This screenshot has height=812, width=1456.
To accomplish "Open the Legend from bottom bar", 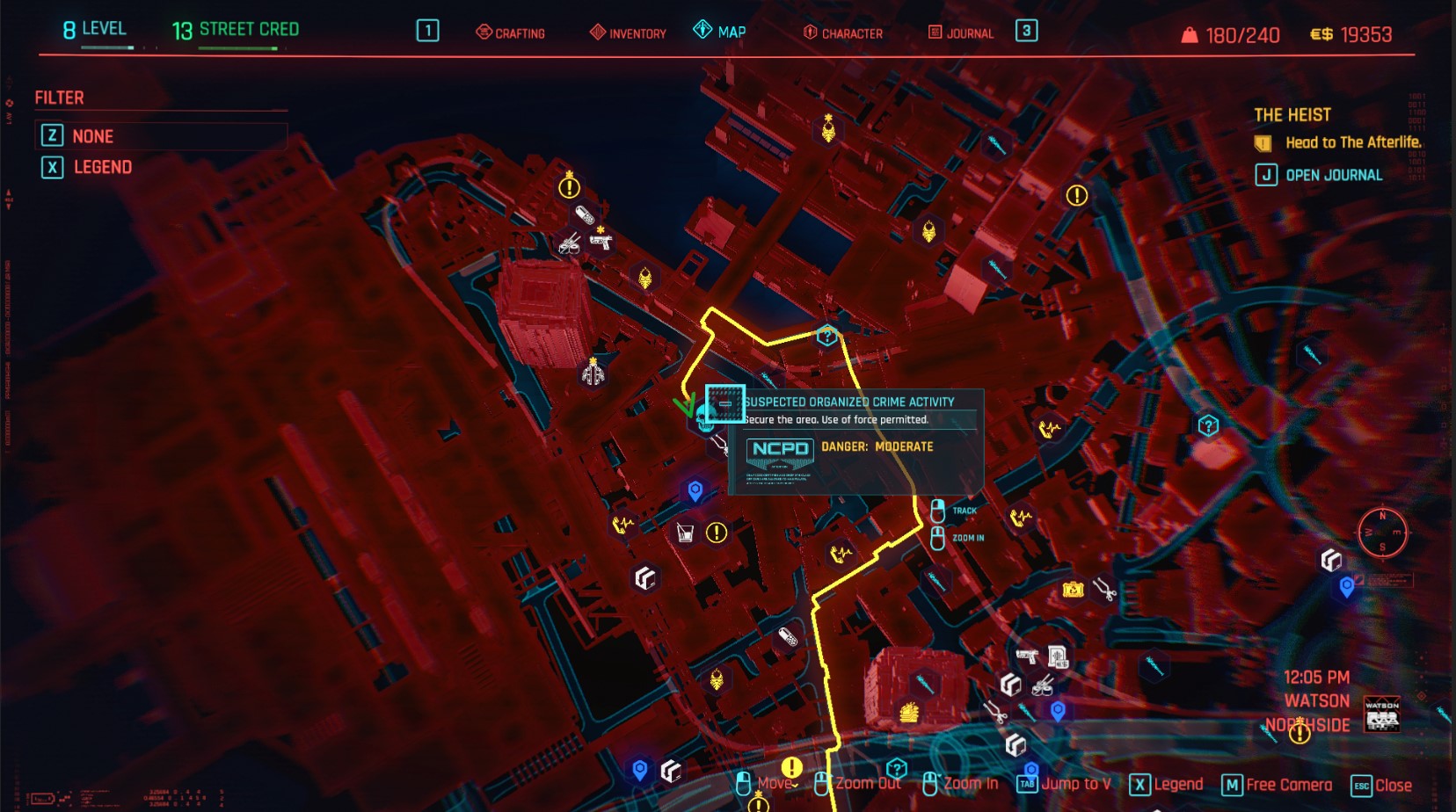I will (x=1167, y=785).
